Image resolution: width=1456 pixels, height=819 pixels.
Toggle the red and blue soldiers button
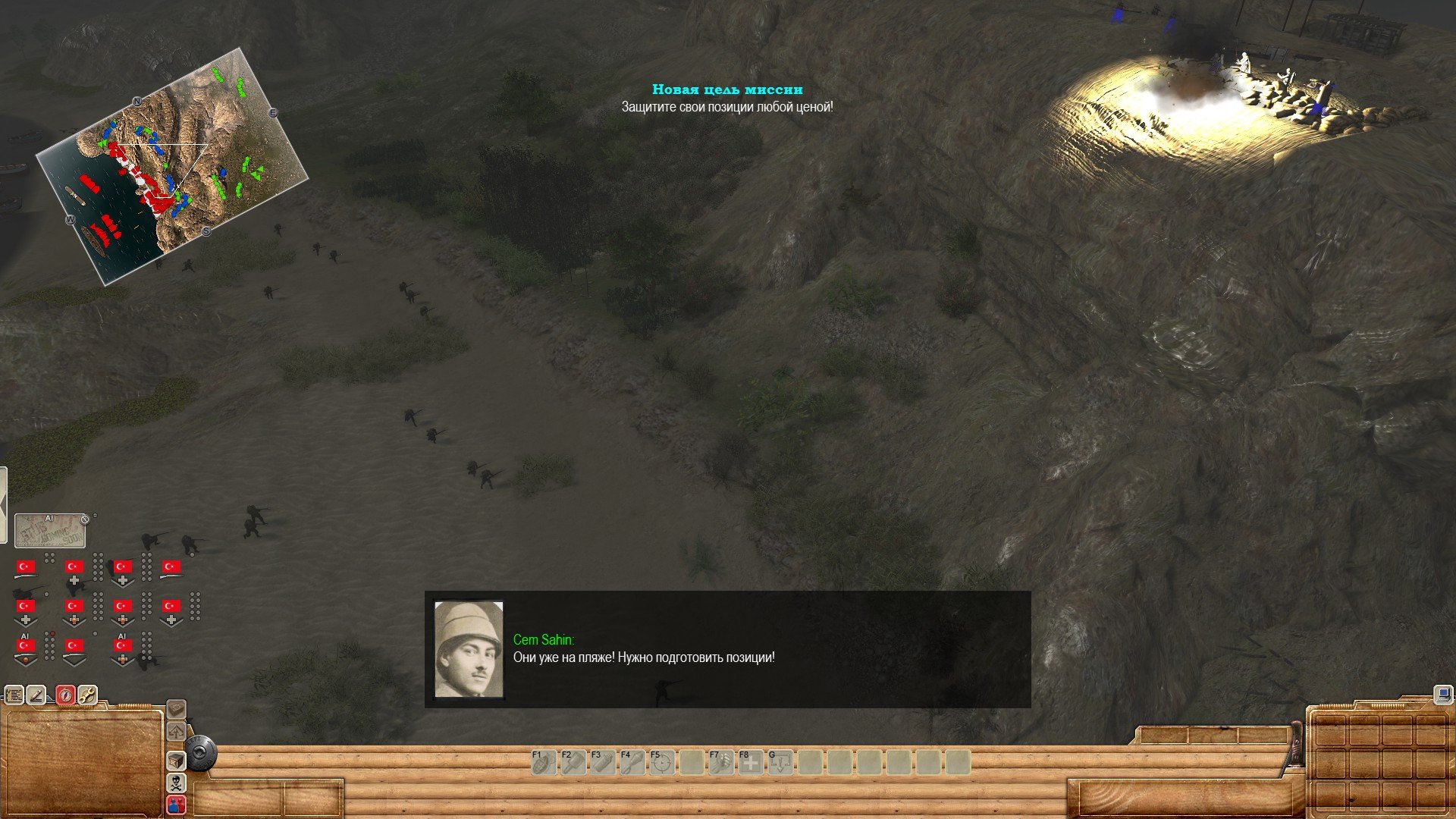176,804
